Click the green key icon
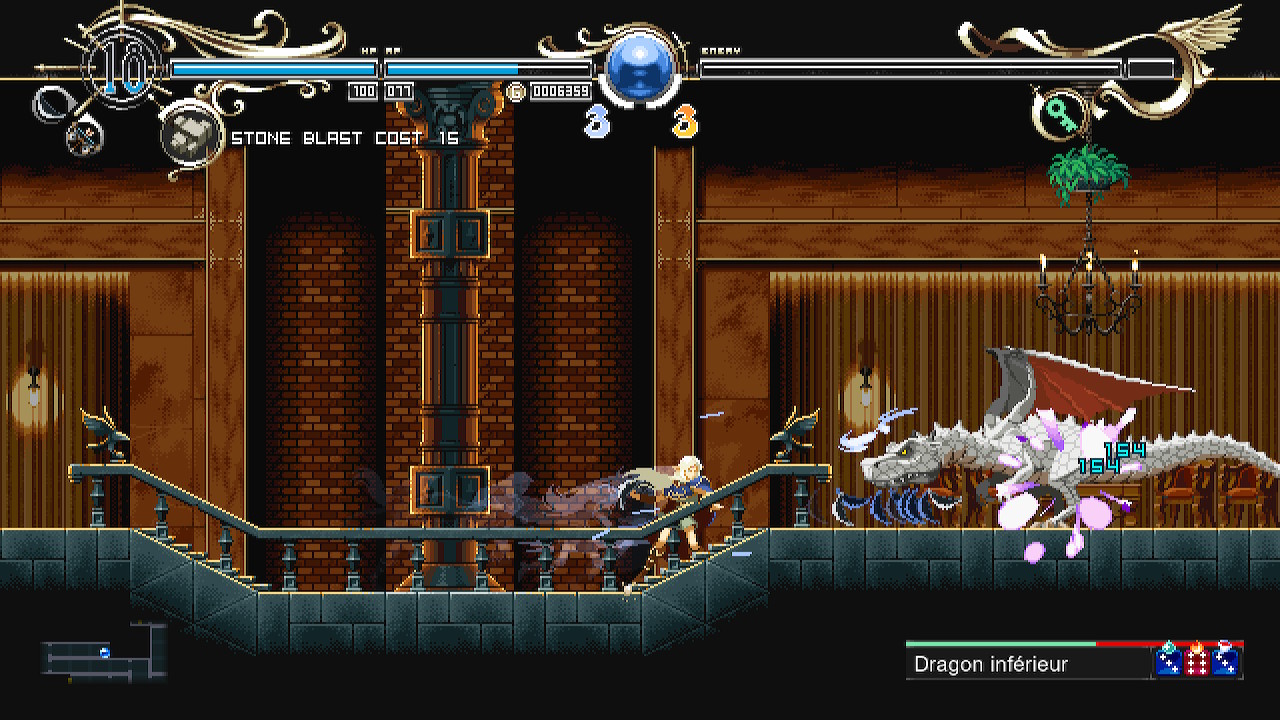The image size is (1280, 720). coord(1060,116)
